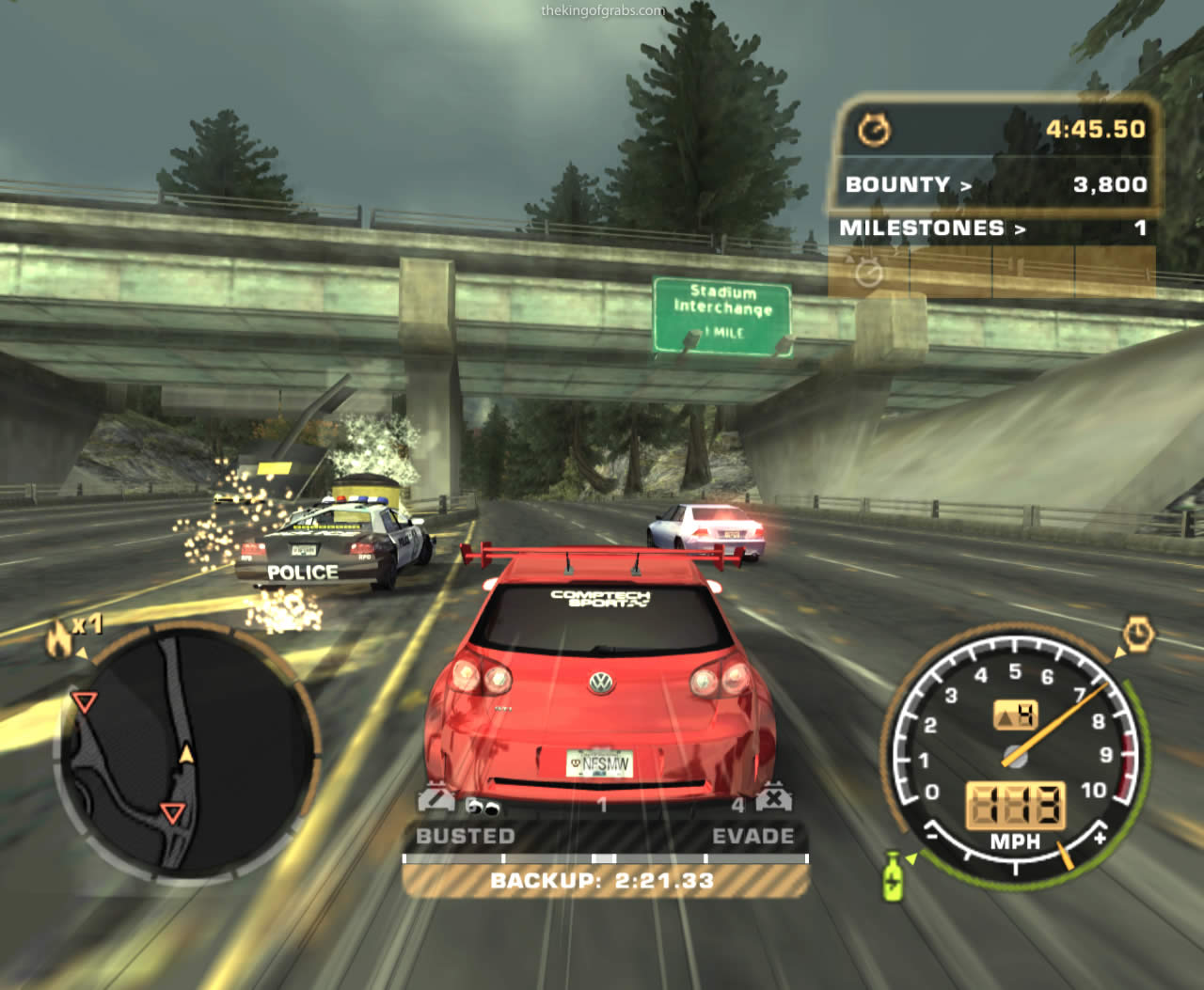Select the heat level flame icon
The height and width of the screenshot is (990, 1204).
tap(59, 639)
